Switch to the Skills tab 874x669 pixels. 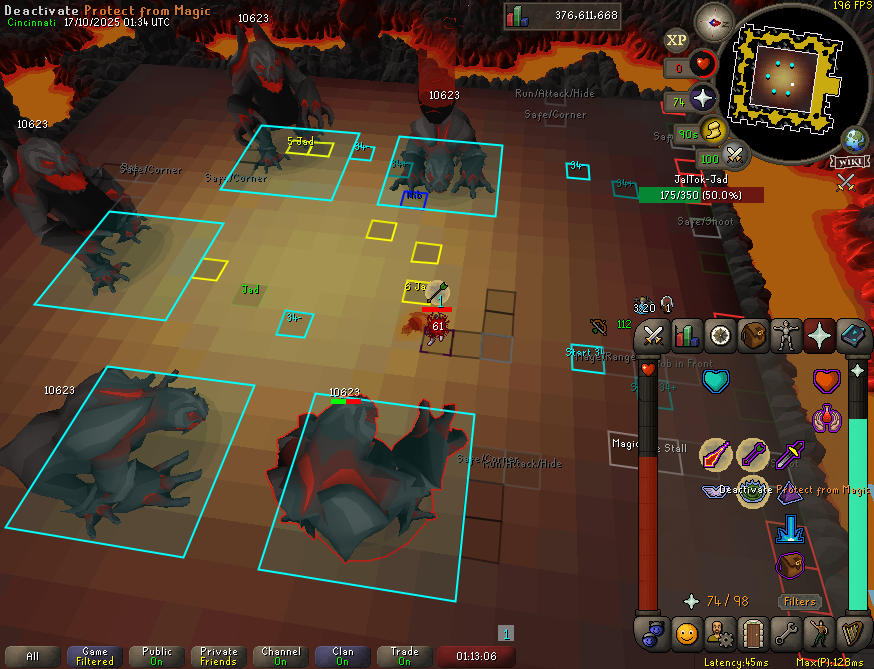point(686,335)
